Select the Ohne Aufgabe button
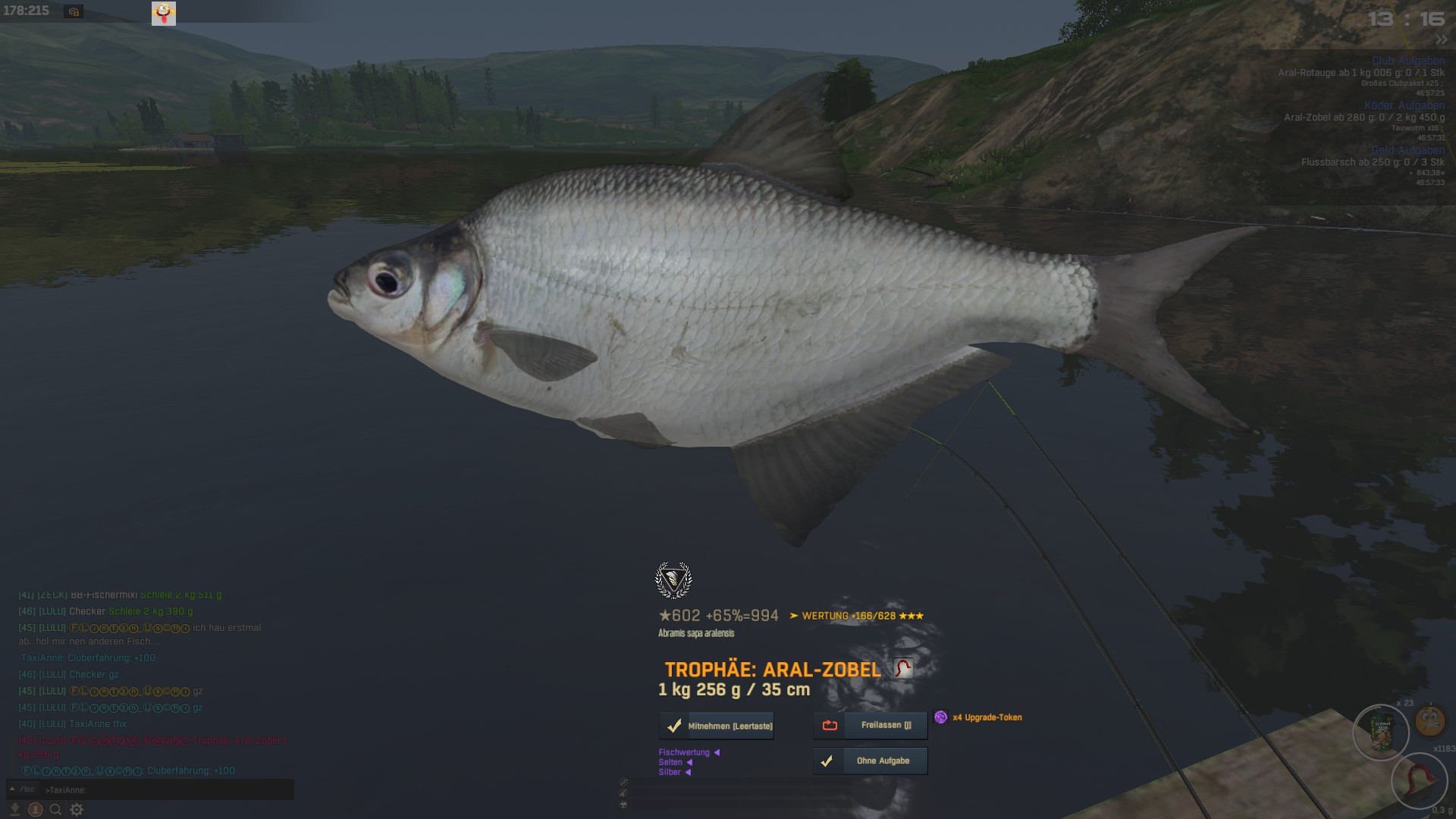The height and width of the screenshot is (819, 1456). click(871, 761)
